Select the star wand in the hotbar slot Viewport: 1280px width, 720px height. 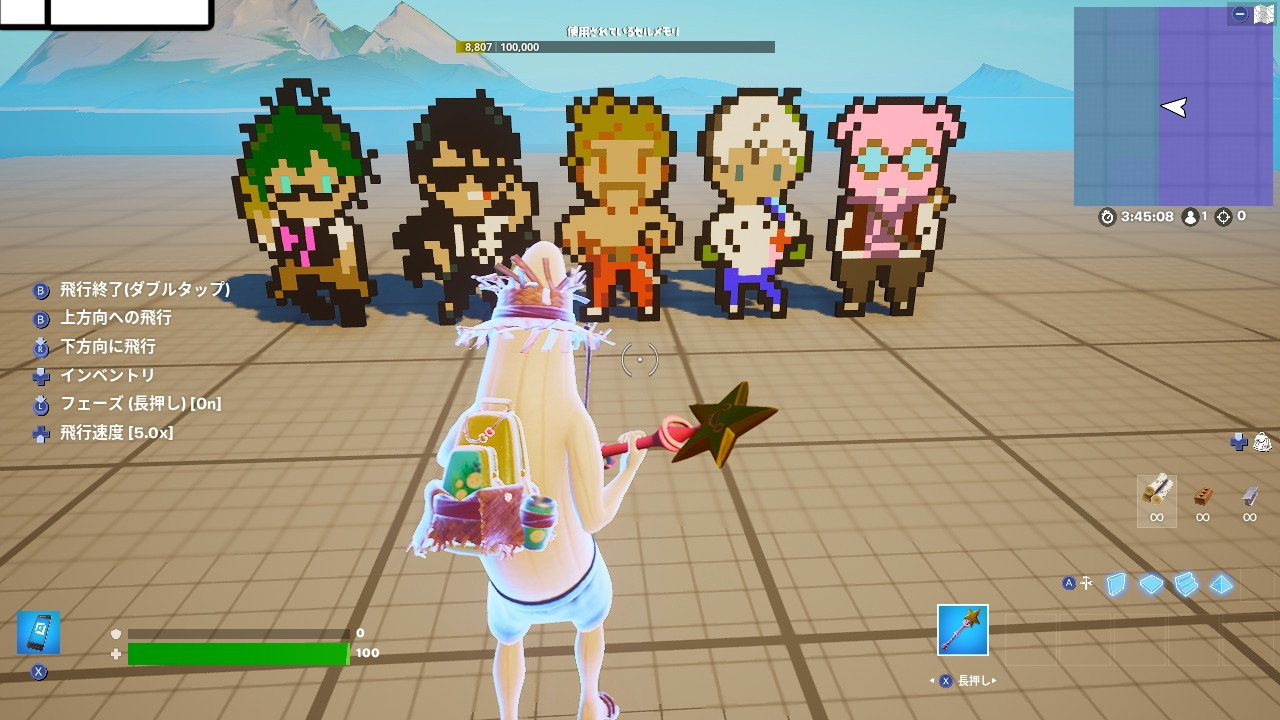(961, 630)
